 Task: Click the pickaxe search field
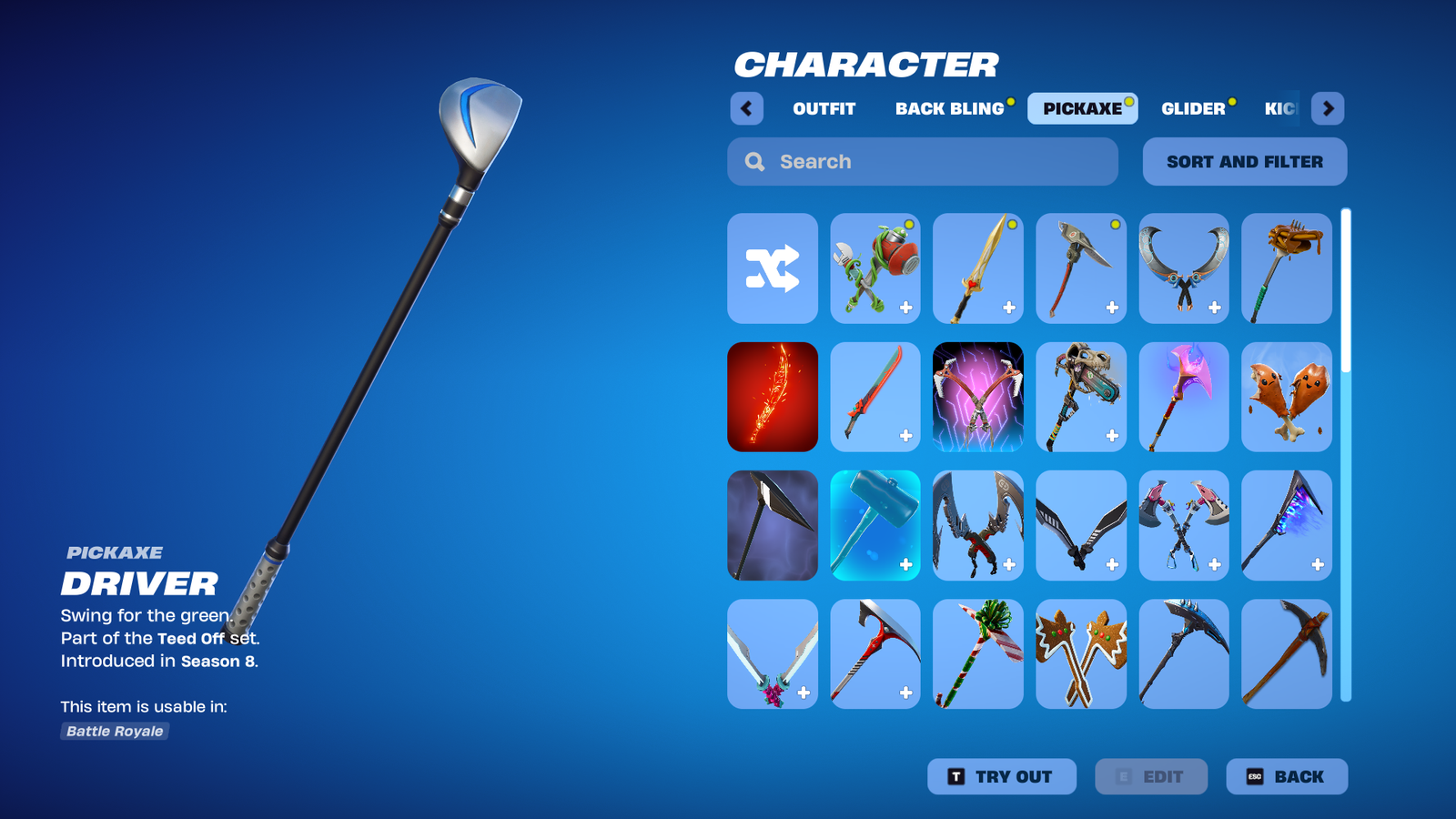click(922, 162)
